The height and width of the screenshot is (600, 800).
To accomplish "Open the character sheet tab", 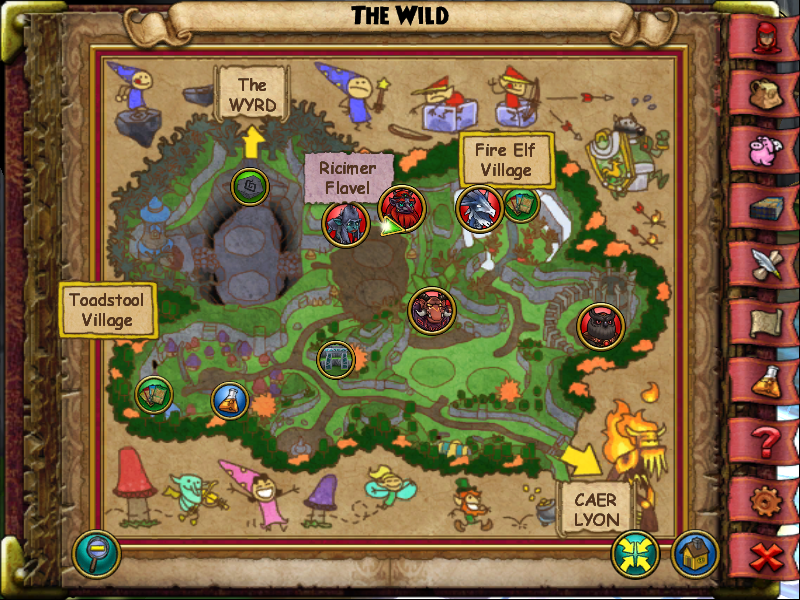I will [x=767, y=40].
